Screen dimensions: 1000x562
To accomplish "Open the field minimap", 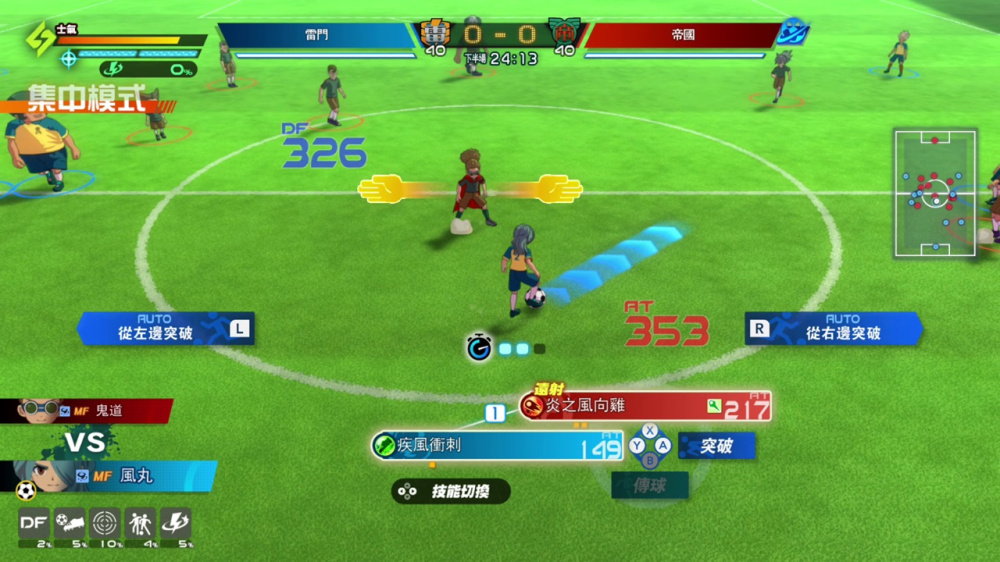I will 935,193.
